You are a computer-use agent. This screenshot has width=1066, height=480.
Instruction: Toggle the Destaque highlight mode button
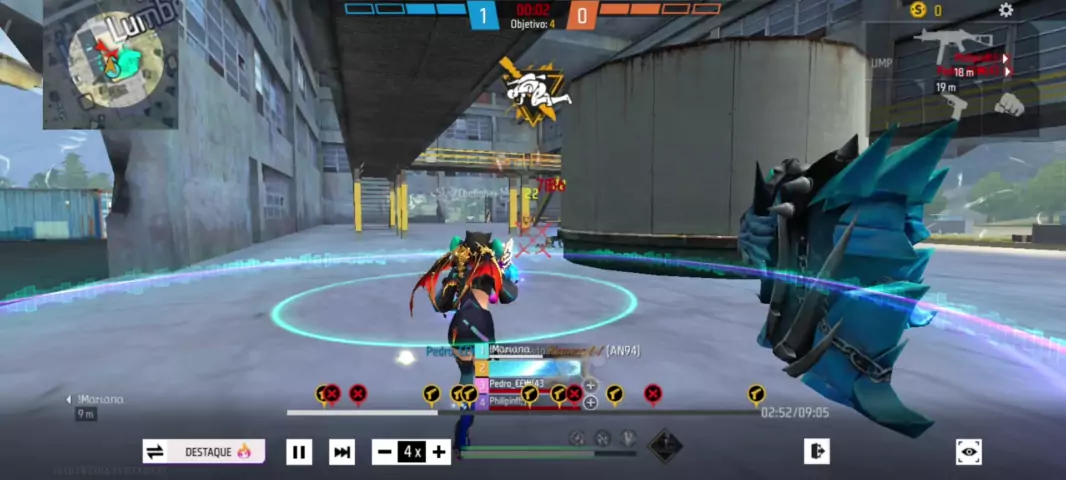coord(204,452)
